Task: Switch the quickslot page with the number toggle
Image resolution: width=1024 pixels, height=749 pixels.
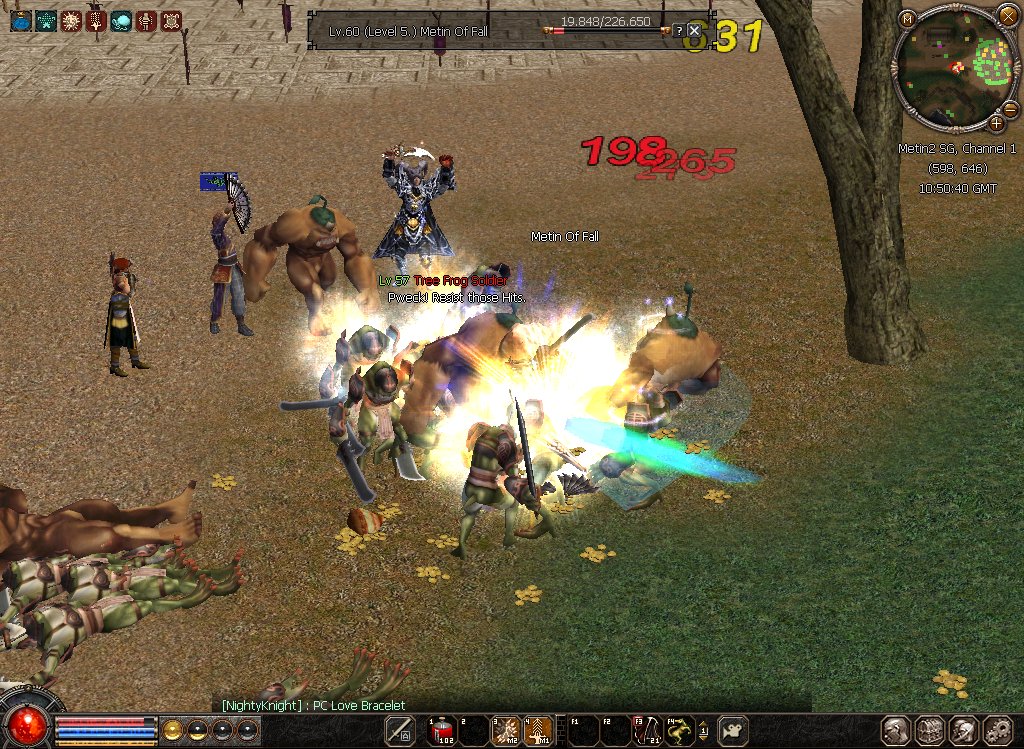Action: coord(704,731)
